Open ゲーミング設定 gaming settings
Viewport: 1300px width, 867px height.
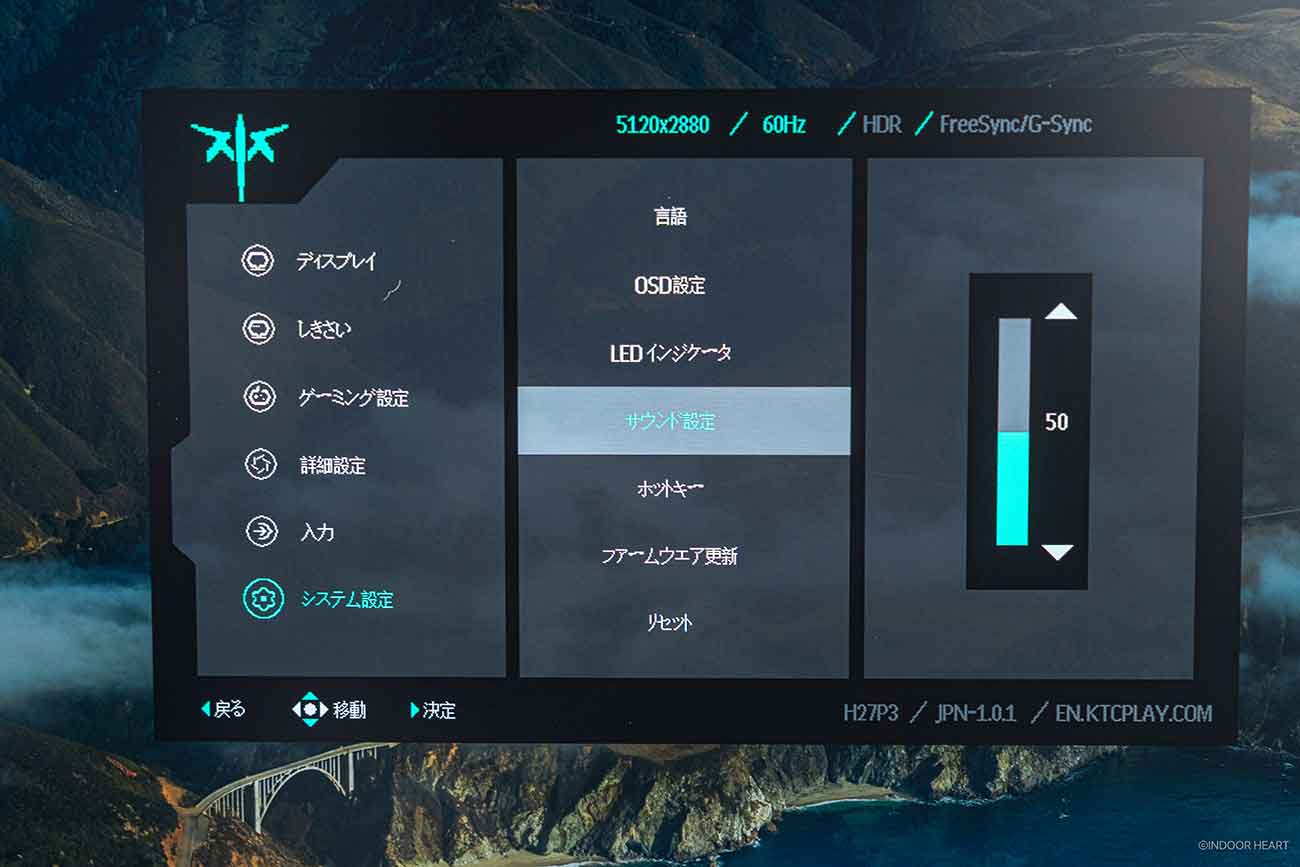(352, 398)
